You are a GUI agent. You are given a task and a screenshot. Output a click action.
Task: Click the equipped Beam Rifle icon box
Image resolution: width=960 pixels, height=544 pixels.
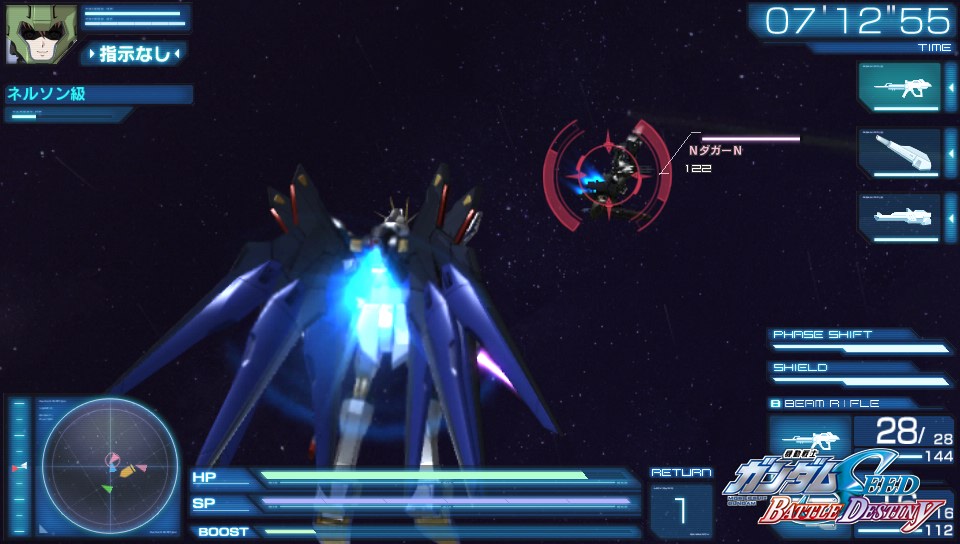(808, 441)
